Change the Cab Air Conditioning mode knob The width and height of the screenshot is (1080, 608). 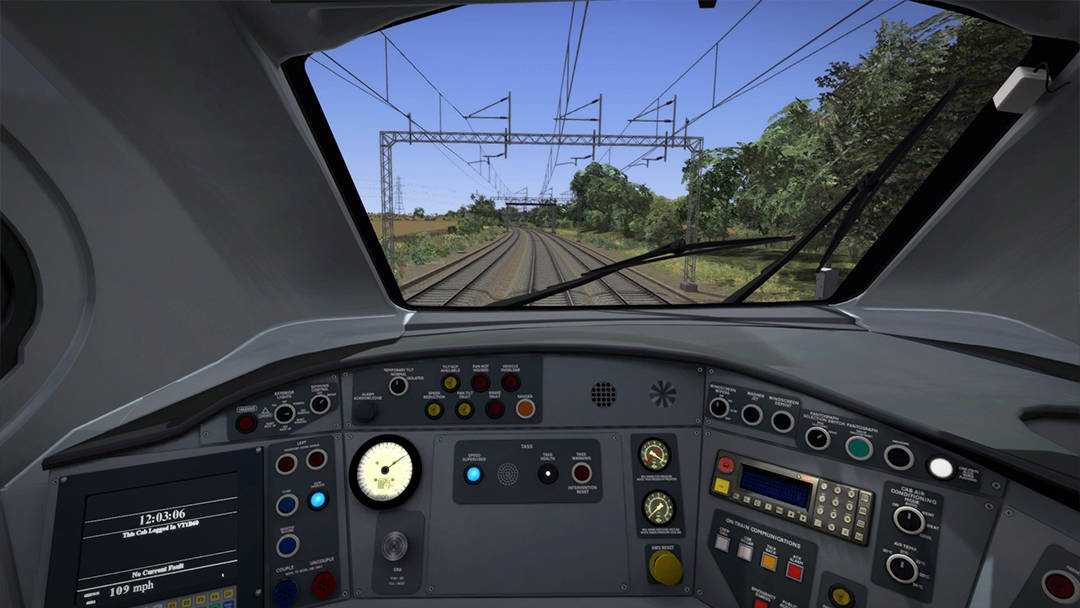pyautogui.click(x=908, y=520)
